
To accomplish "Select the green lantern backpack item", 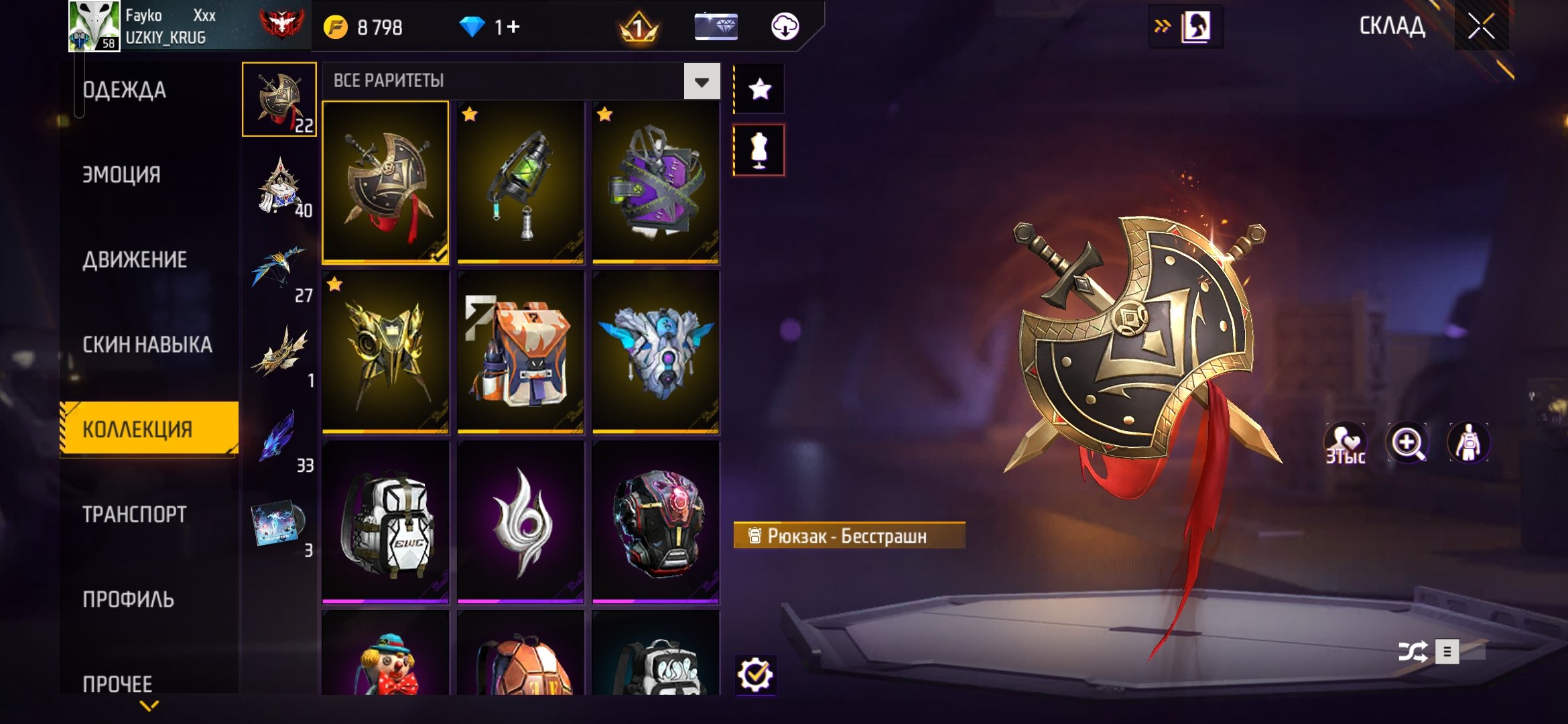I will point(521,182).
